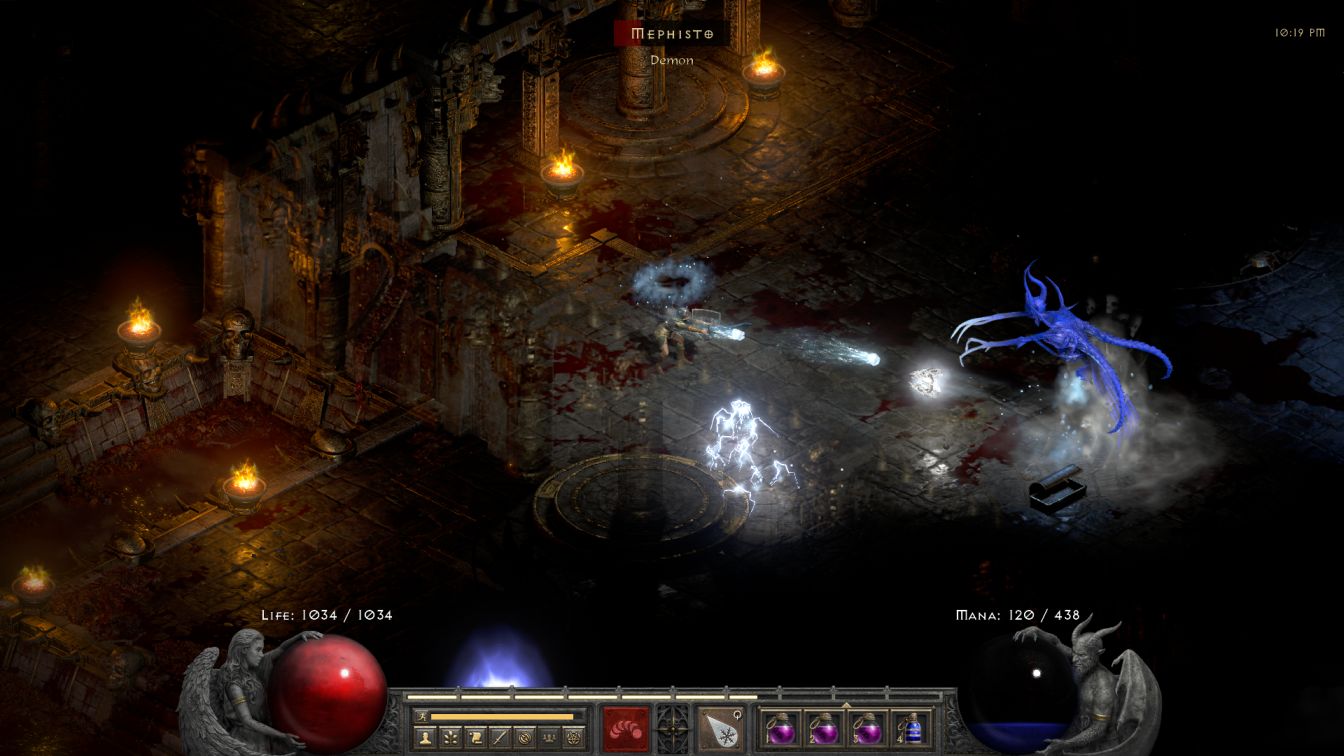Toggle the automap compass icon
This screenshot has height=756, width=1344.
[526, 738]
